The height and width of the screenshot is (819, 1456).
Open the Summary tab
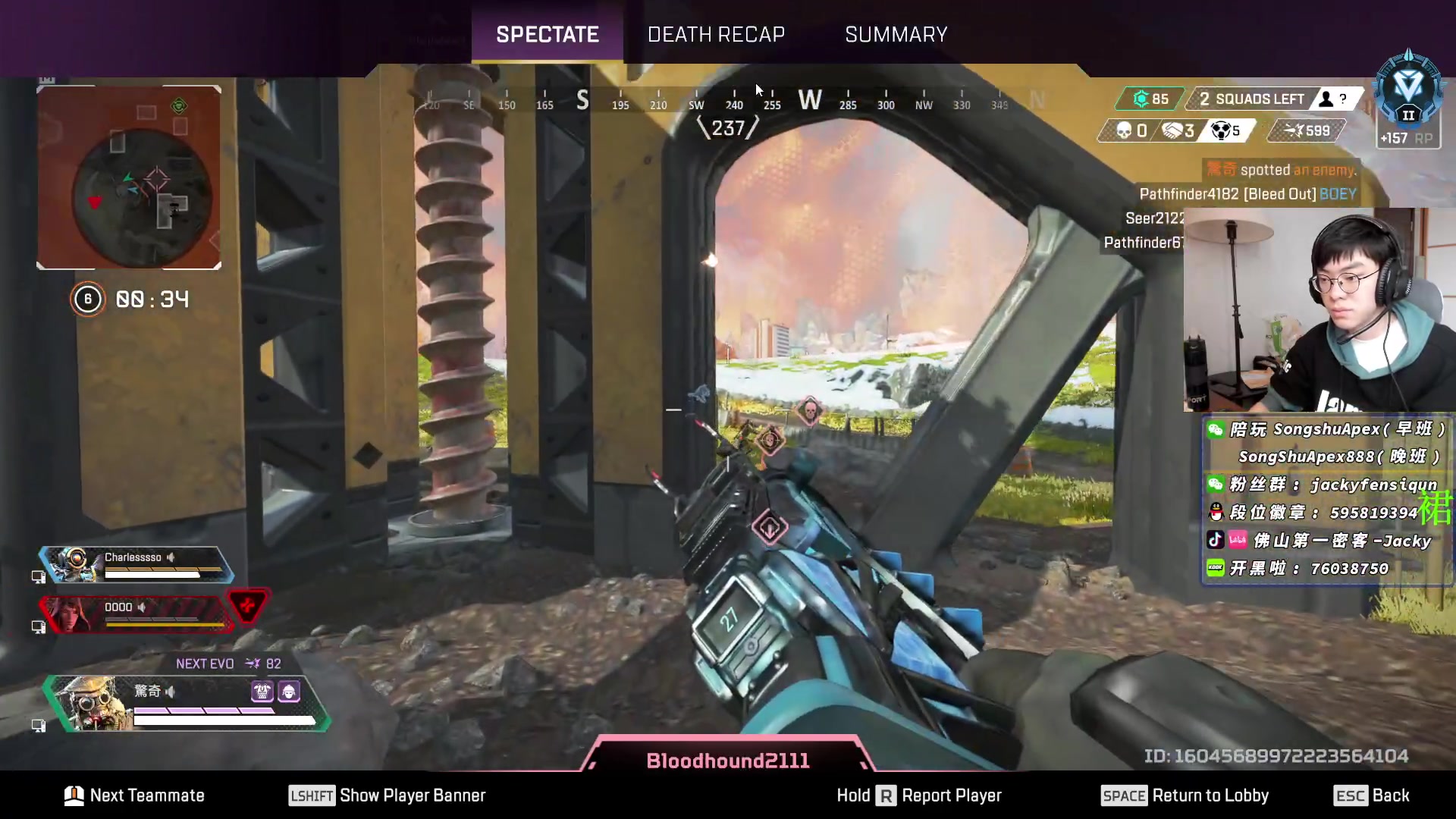[896, 34]
